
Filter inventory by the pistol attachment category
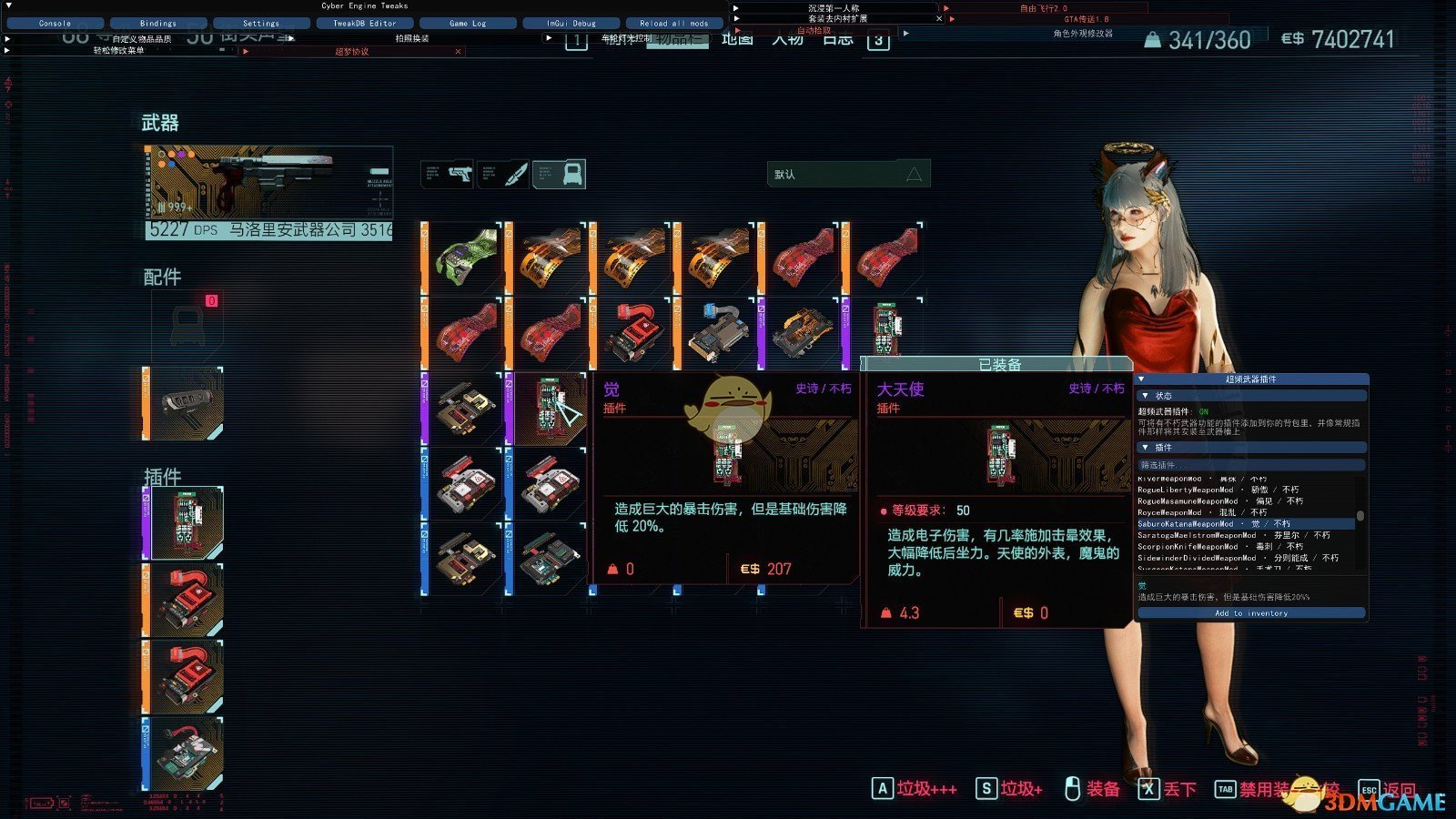(448, 174)
